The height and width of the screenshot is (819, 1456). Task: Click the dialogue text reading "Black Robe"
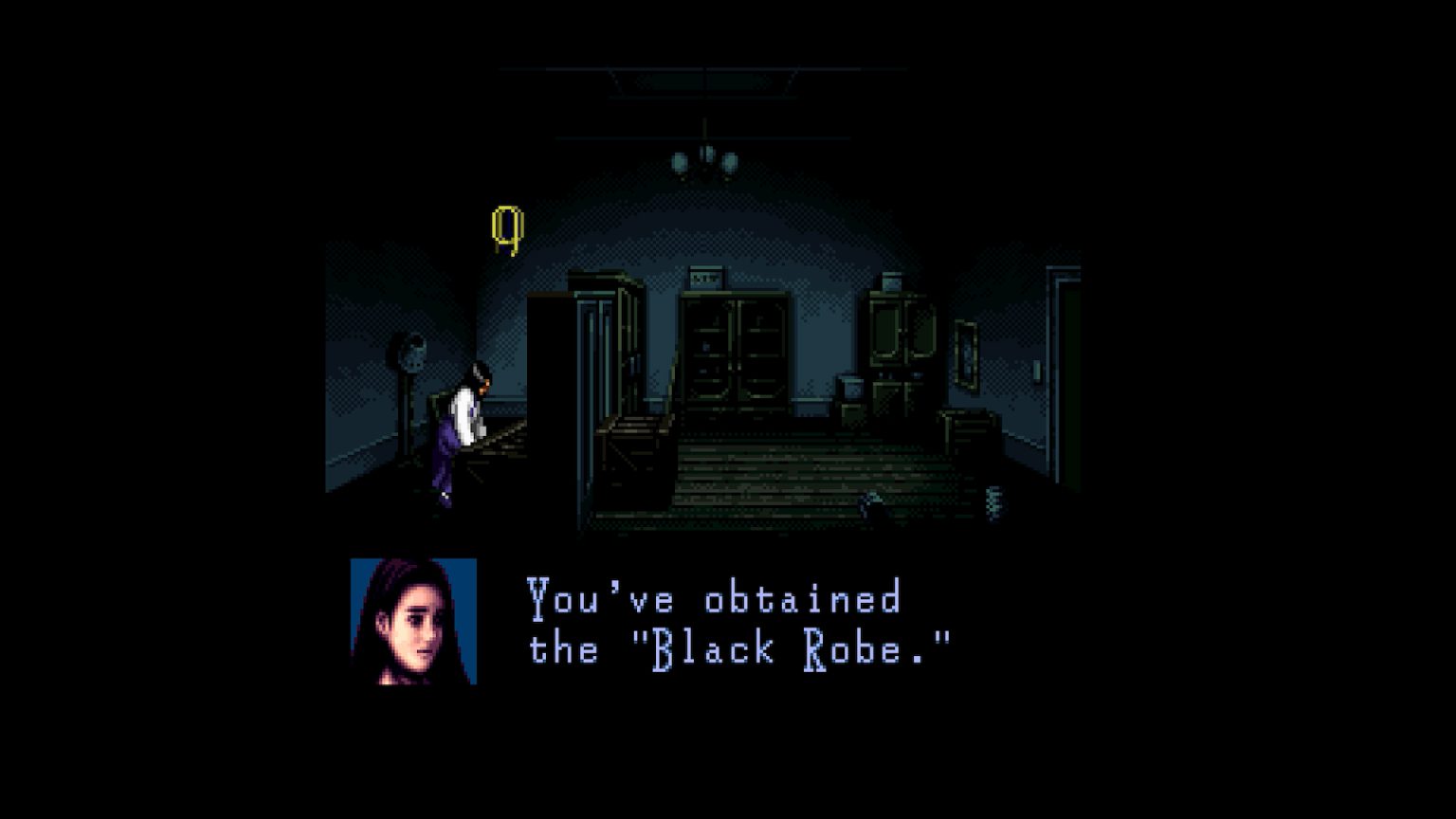tap(792, 647)
